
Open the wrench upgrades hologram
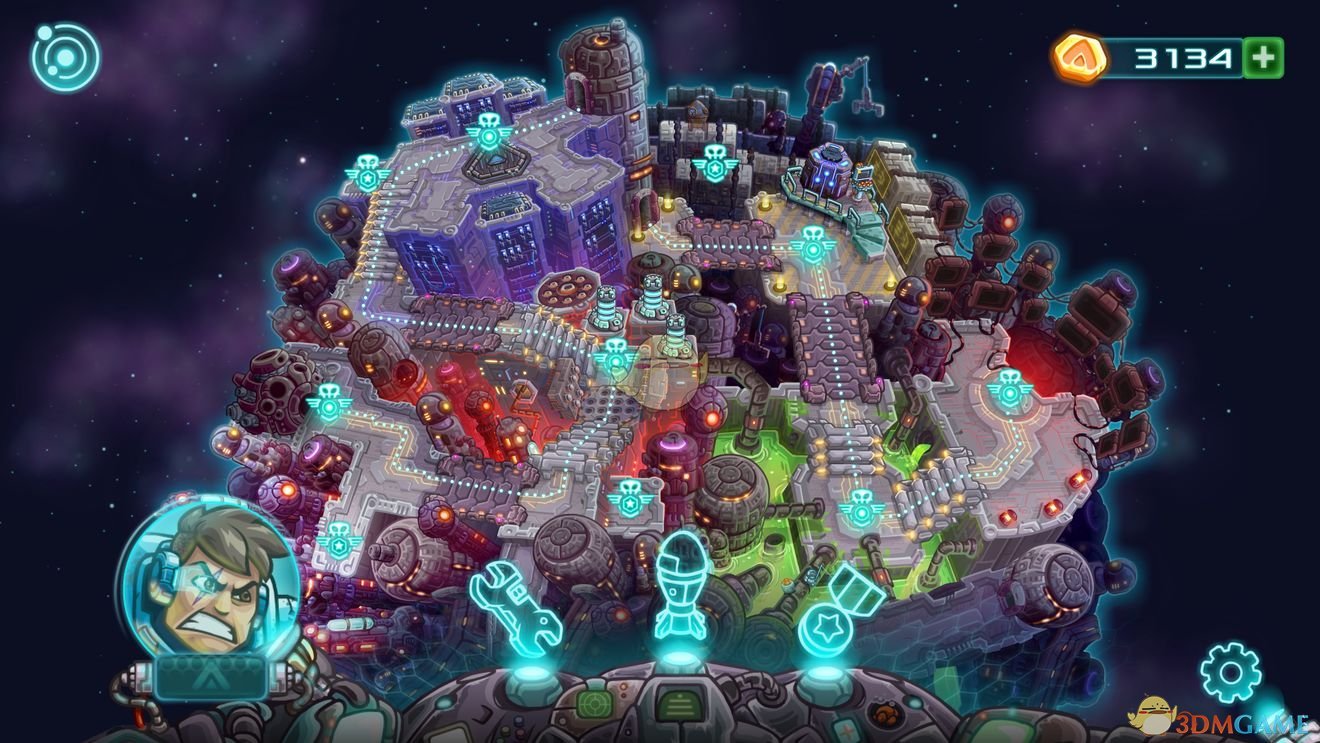click(515, 607)
